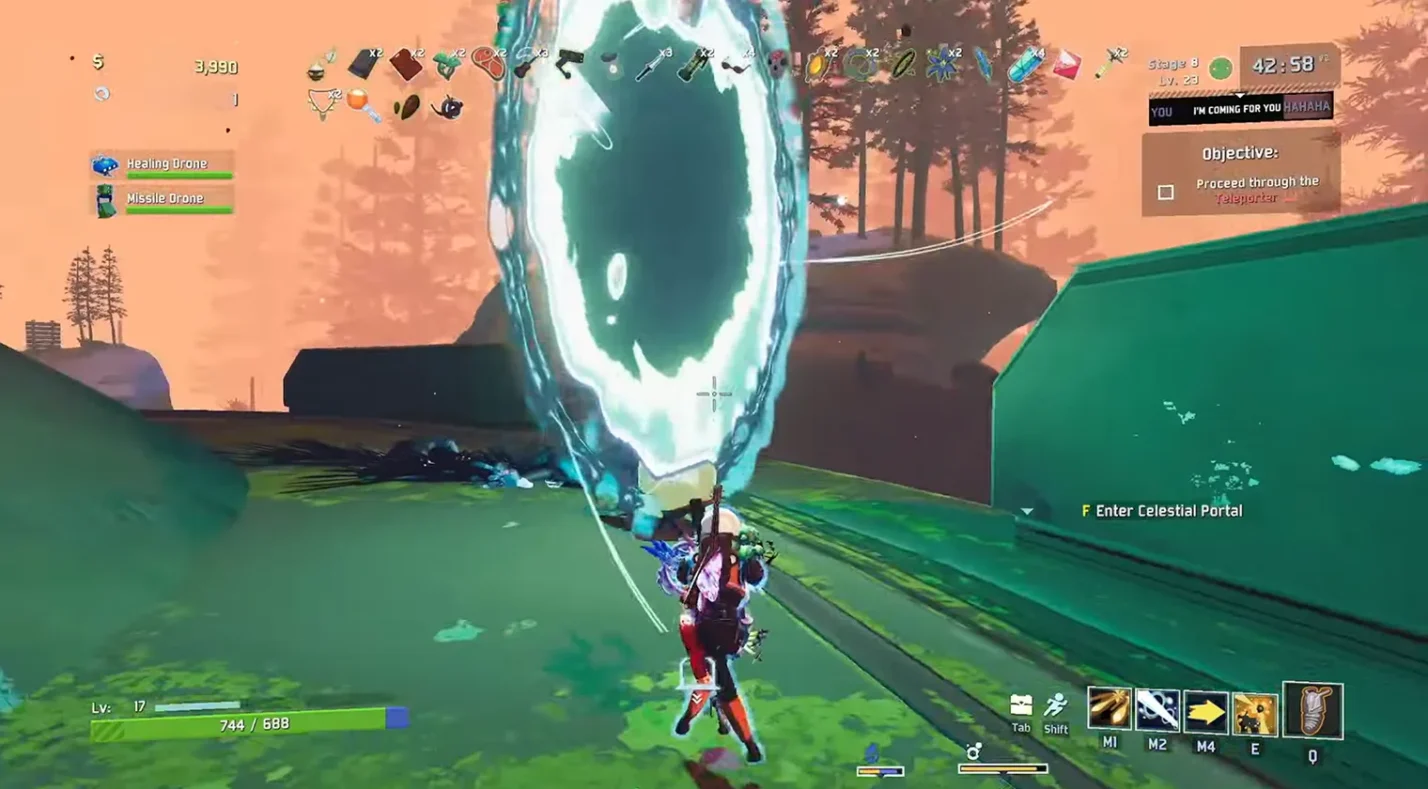Inspect the raw meat steak item
Screen dimensions: 1428x789
pyautogui.click(x=487, y=62)
